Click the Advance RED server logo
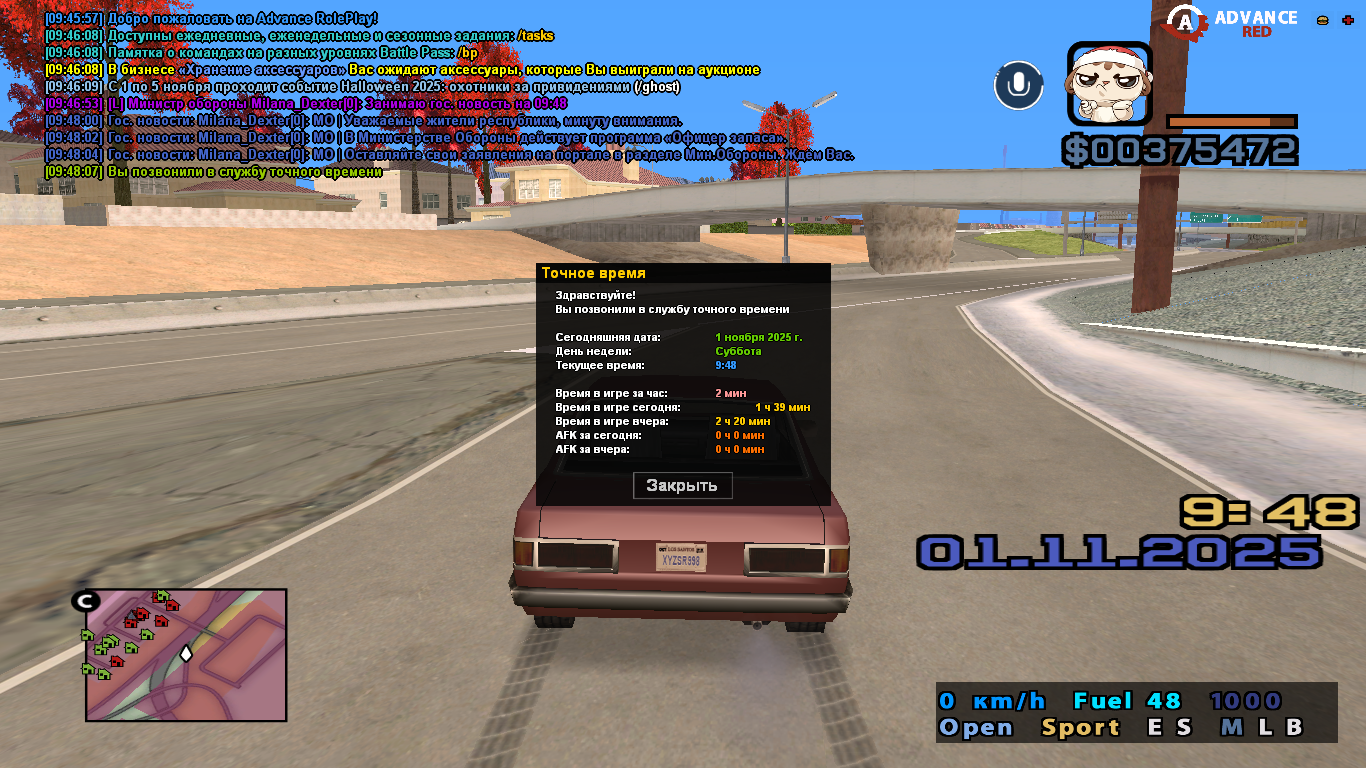Image resolution: width=1366 pixels, height=768 pixels. click(x=1234, y=22)
